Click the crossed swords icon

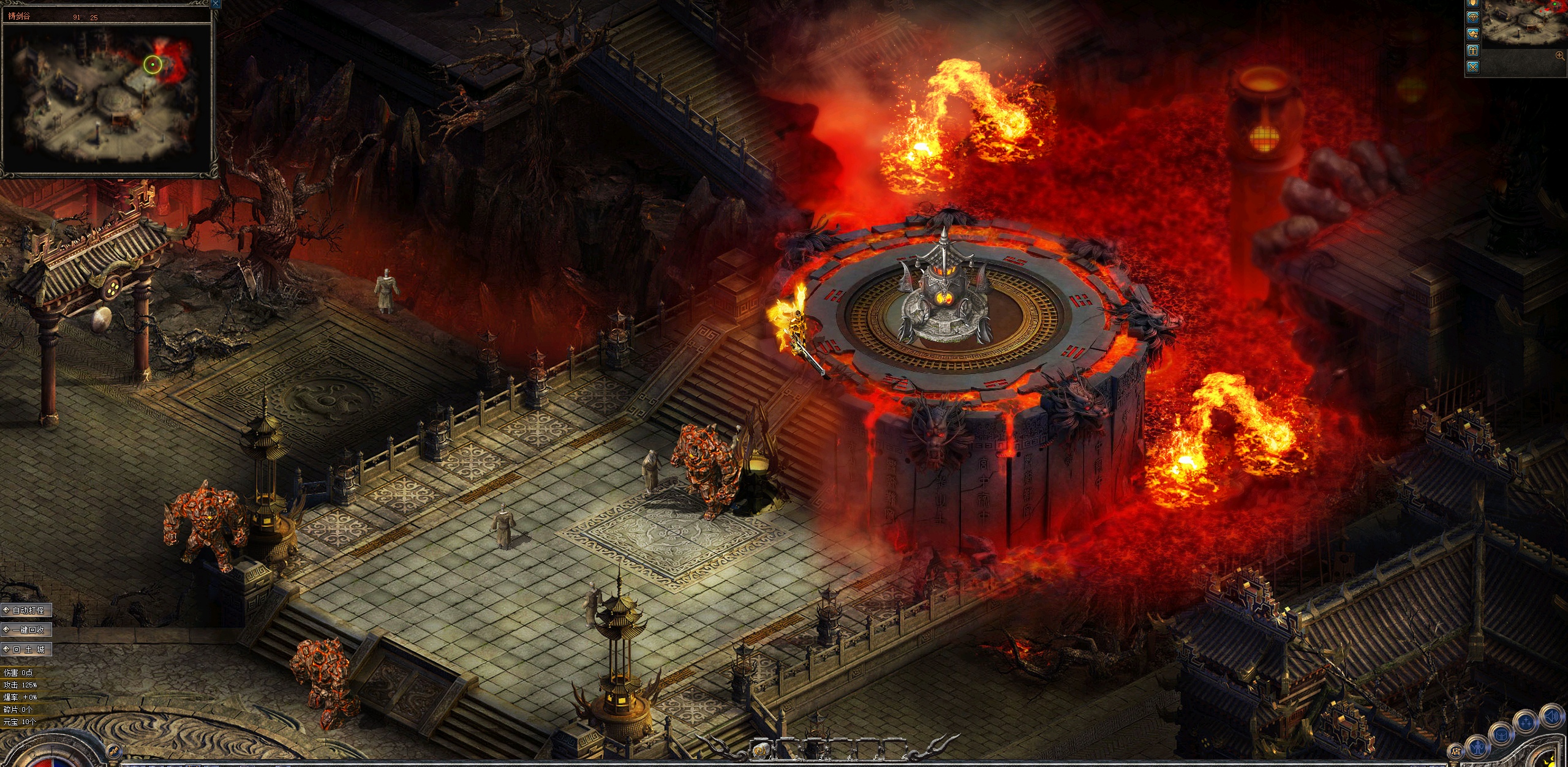[x=1473, y=67]
